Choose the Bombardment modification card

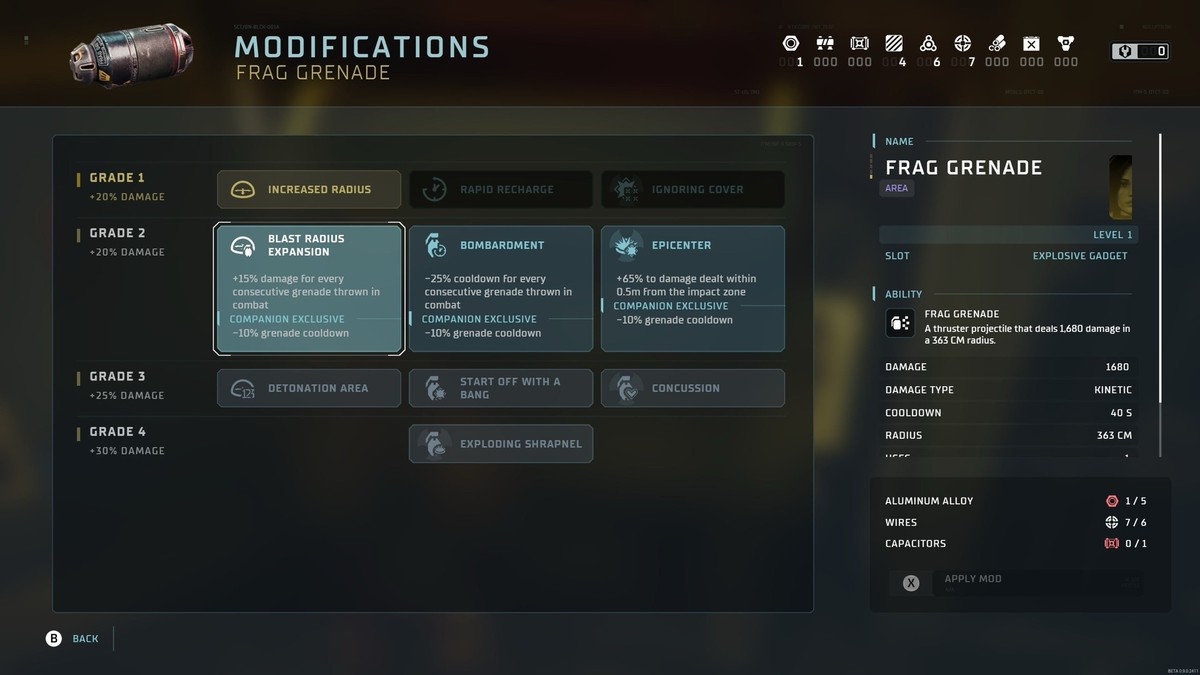click(x=501, y=288)
